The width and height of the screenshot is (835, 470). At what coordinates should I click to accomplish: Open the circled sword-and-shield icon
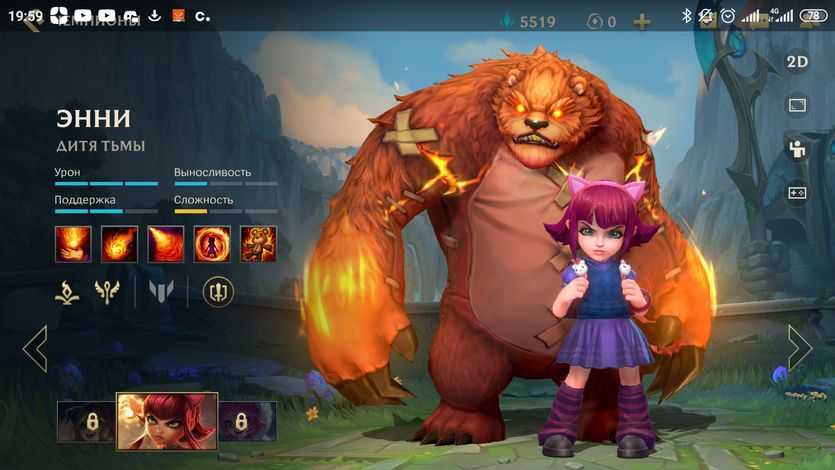tap(218, 292)
